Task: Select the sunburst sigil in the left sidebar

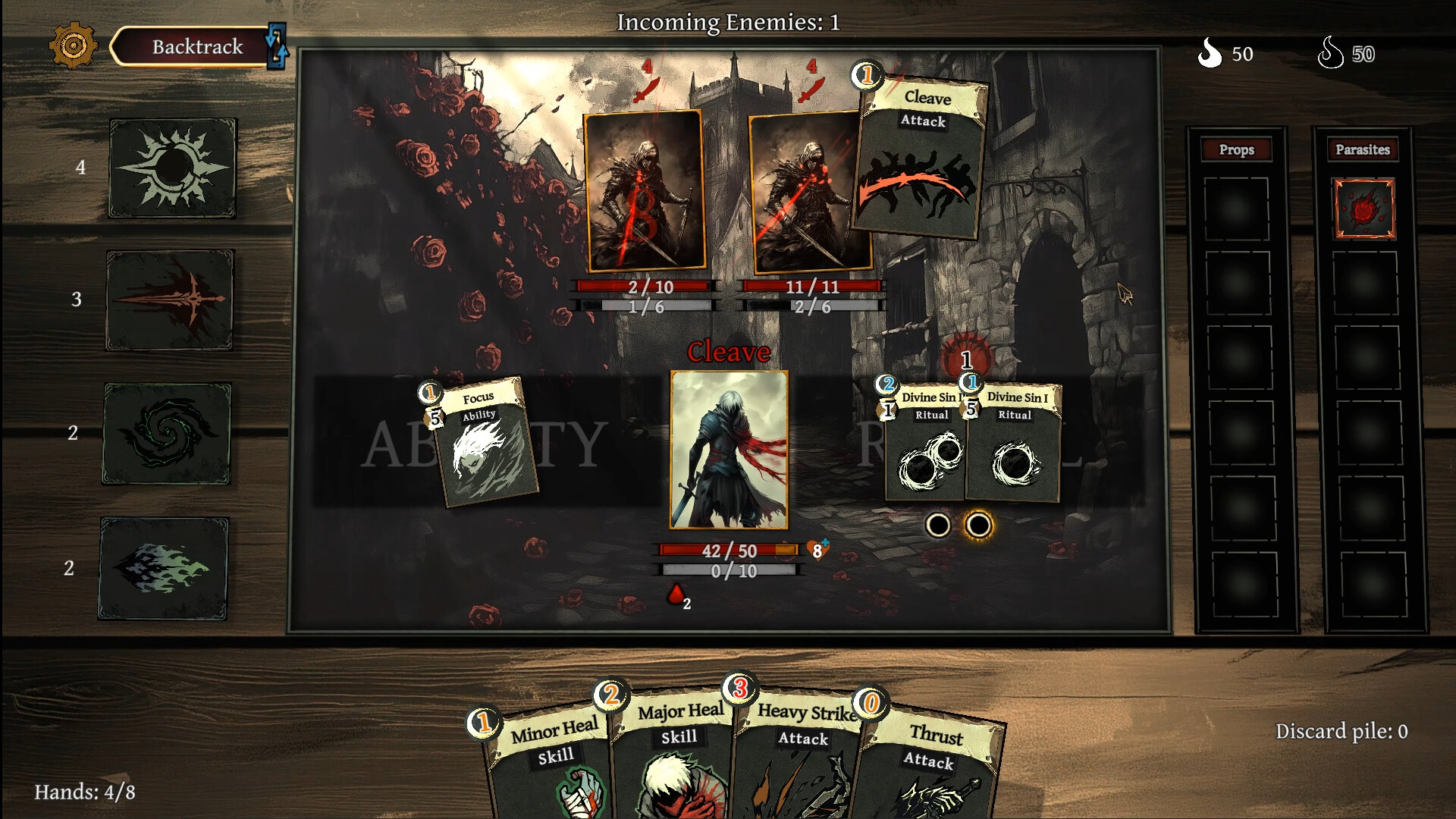Action: click(173, 167)
